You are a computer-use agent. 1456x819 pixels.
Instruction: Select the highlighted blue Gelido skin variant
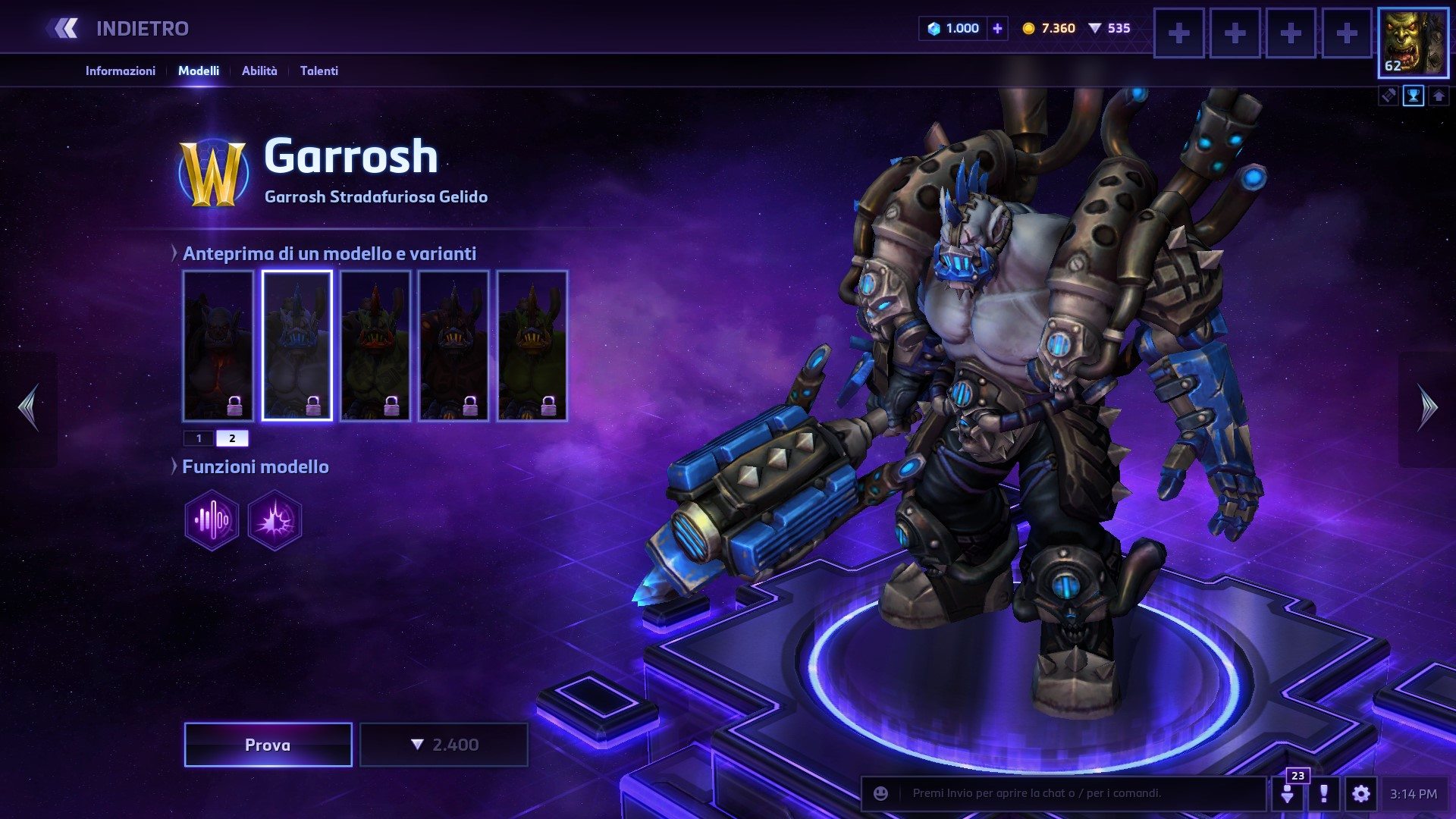[x=297, y=345]
